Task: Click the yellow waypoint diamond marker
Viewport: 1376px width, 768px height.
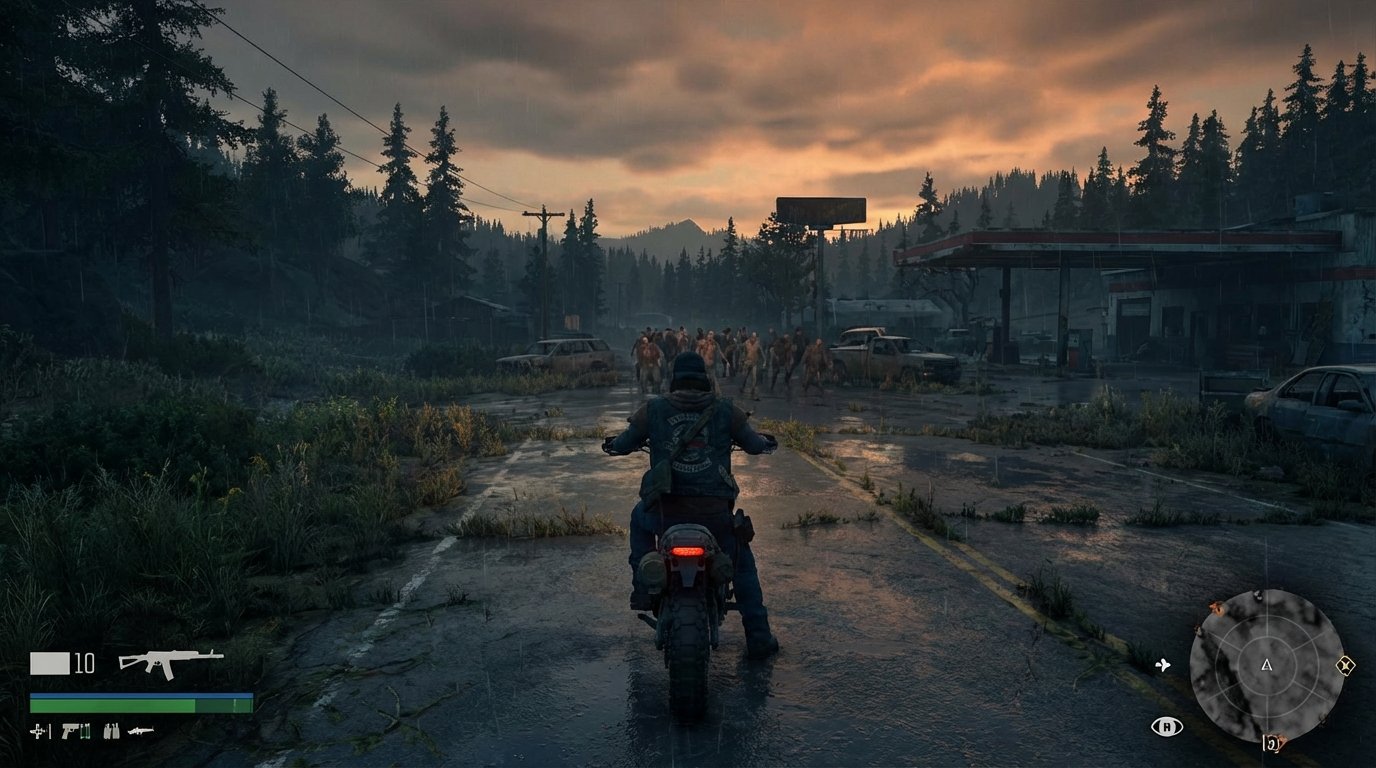Action: [x=1346, y=665]
